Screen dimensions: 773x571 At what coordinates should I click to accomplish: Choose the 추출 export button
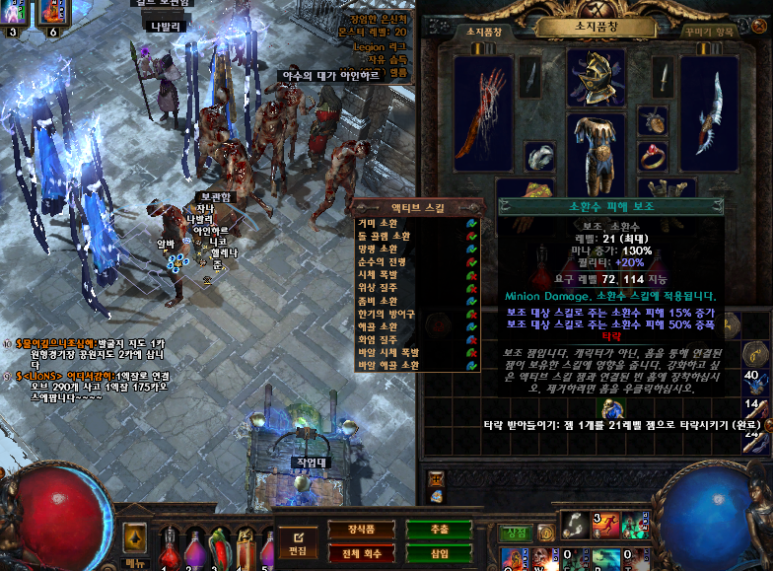pos(437,530)
